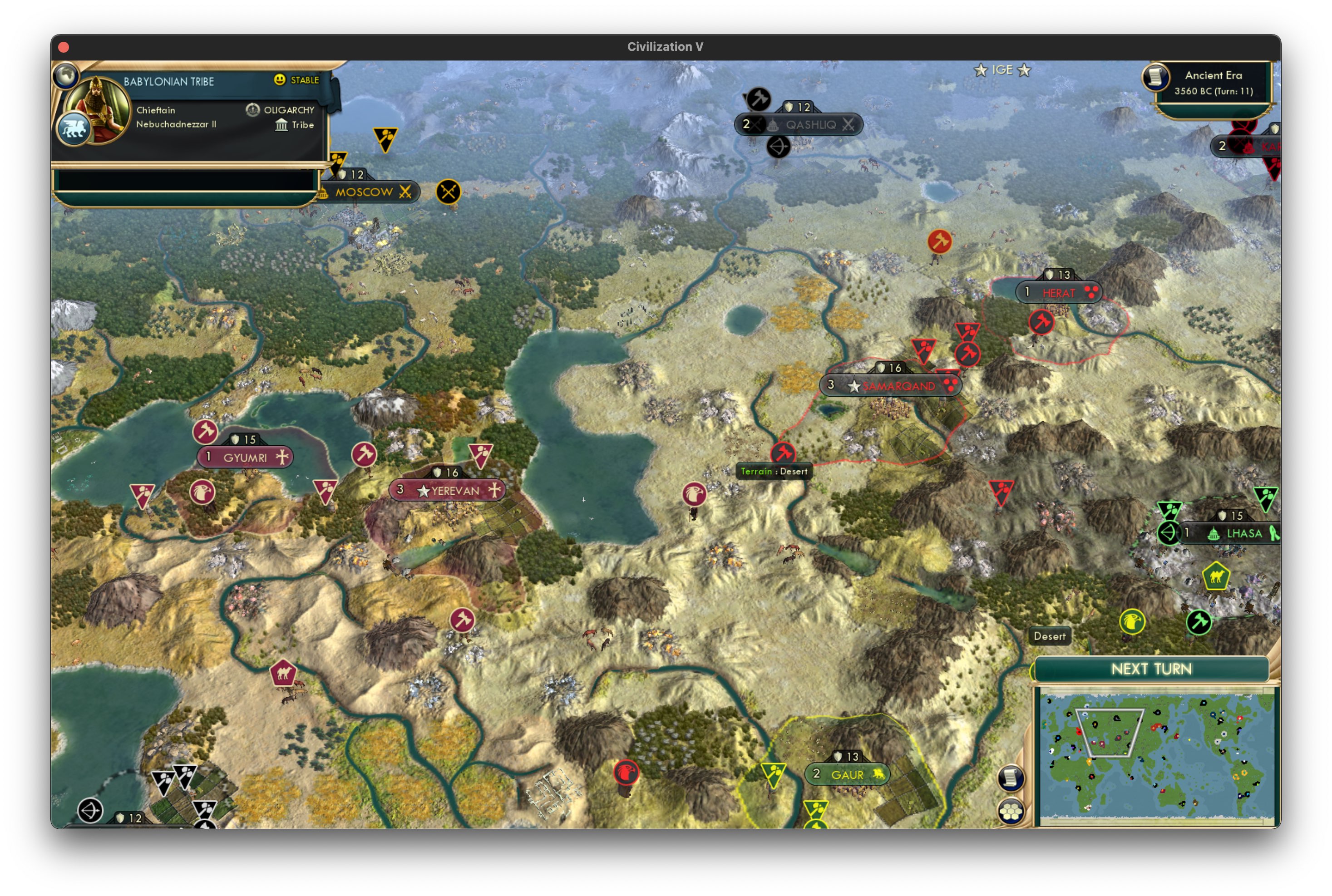The height and width of the screenshot is (896, 1332).
Task: Select the Herat city banner
Action: pos(1060,292)
